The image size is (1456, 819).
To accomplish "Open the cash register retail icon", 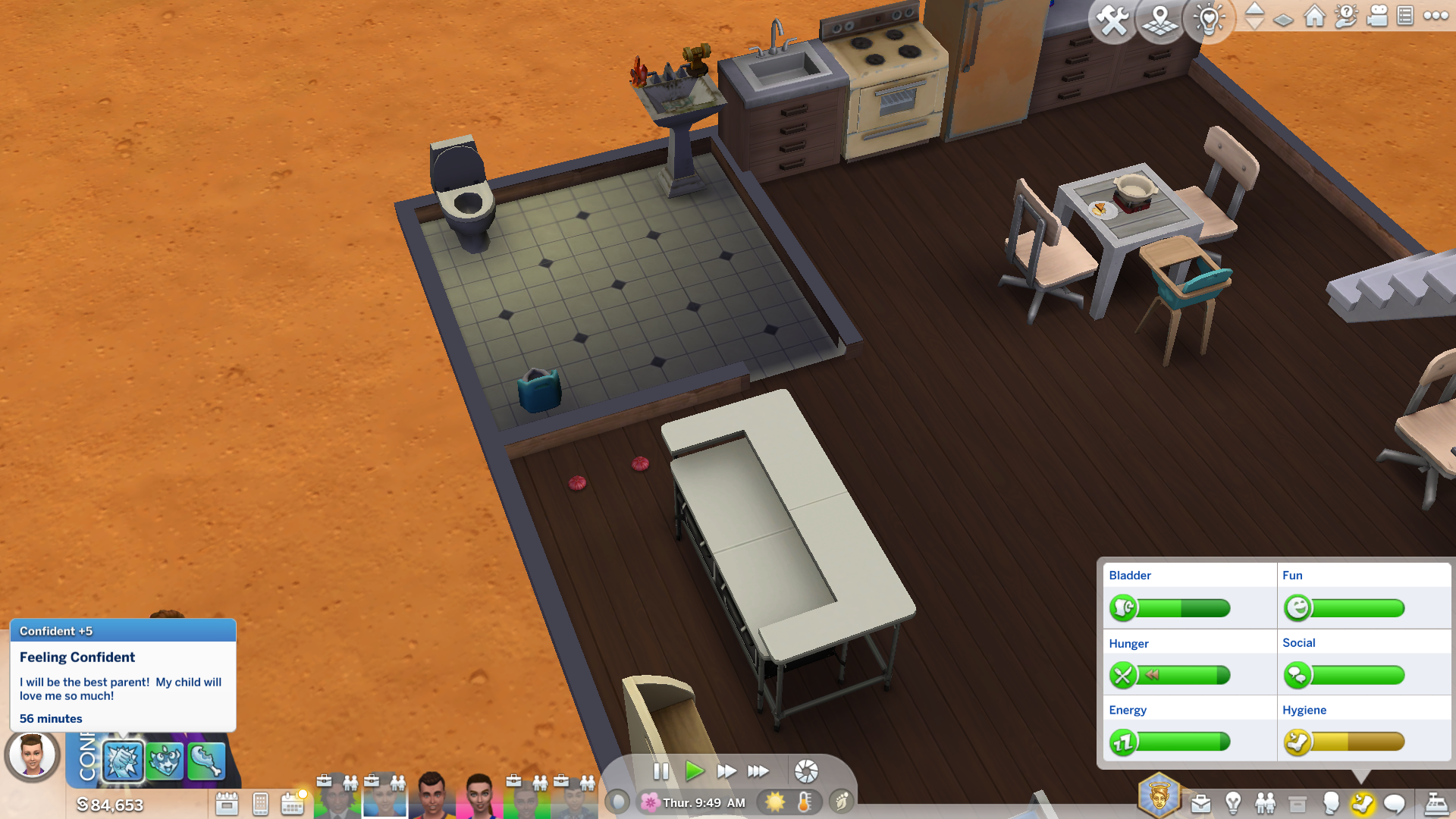I will point(1436,803).
